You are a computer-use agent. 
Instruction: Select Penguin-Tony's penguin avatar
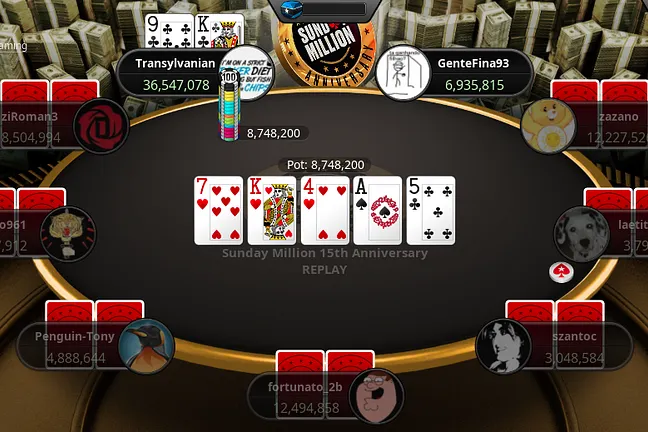tap(147, 347)
